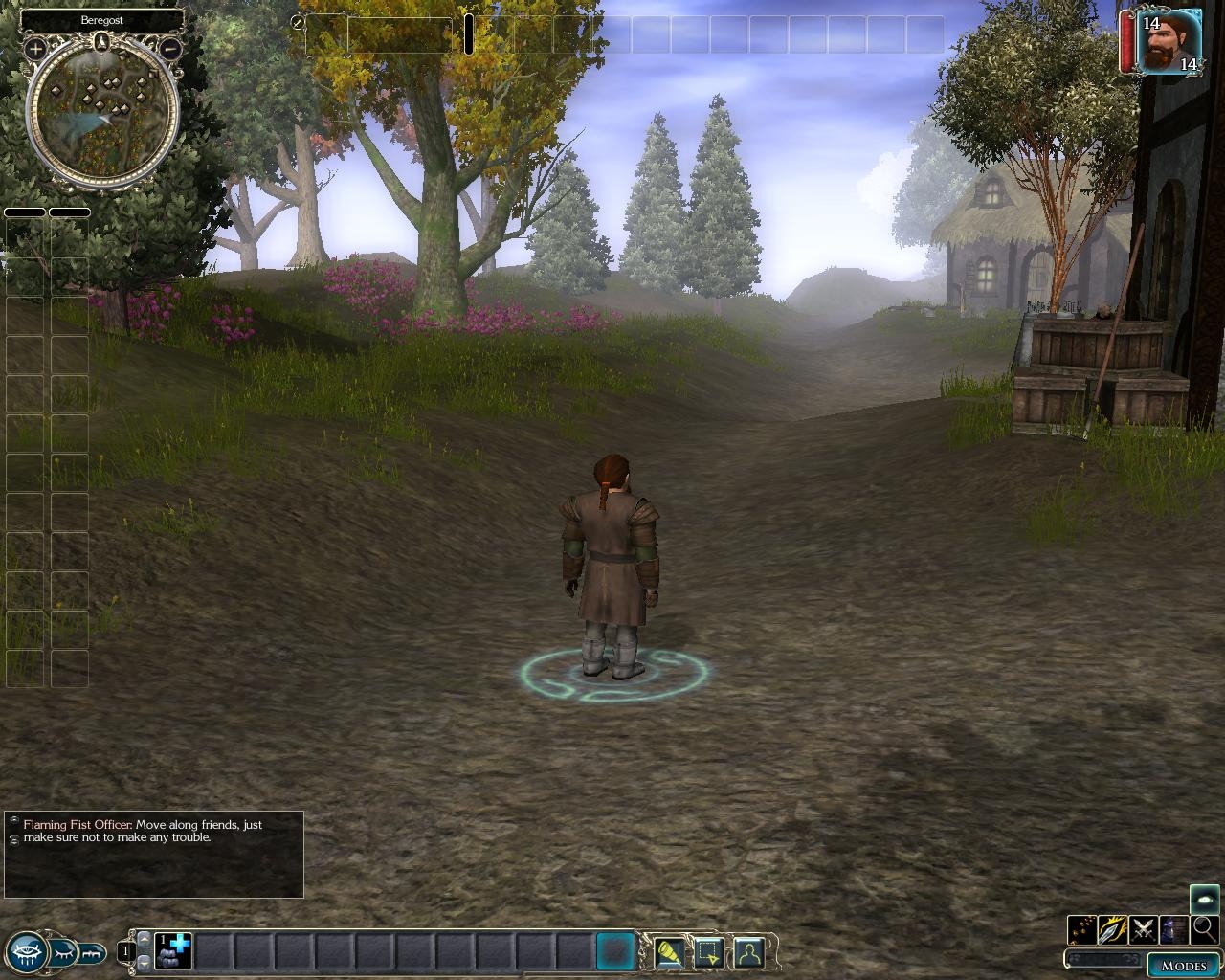Image resolution: width=1225 pixels, height=980 pixels.
Task: Switch hotbar page up with arrow
Action: (145, 940)
